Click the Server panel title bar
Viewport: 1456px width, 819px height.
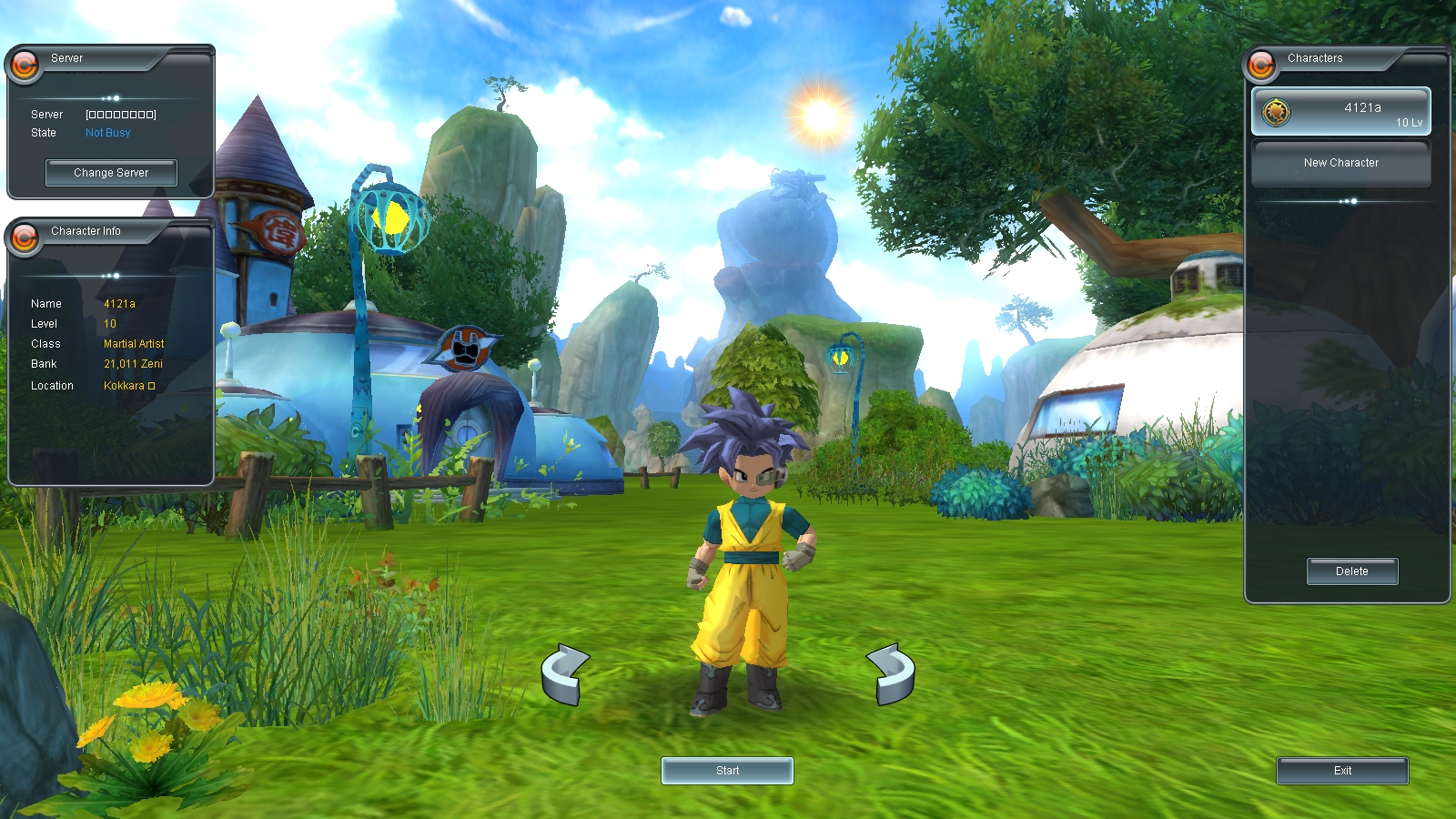pos(68,57)
